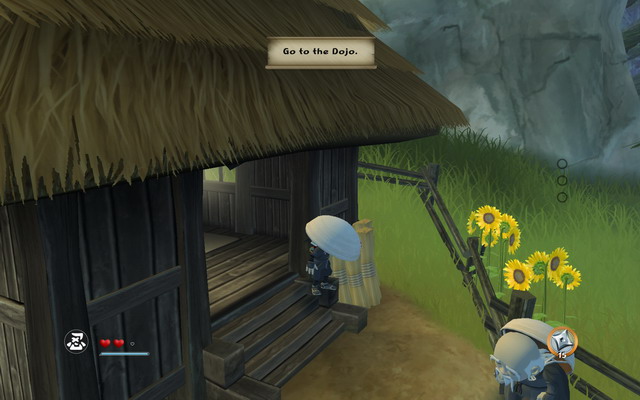Select the ninja character emblem icon

point(76,343)
